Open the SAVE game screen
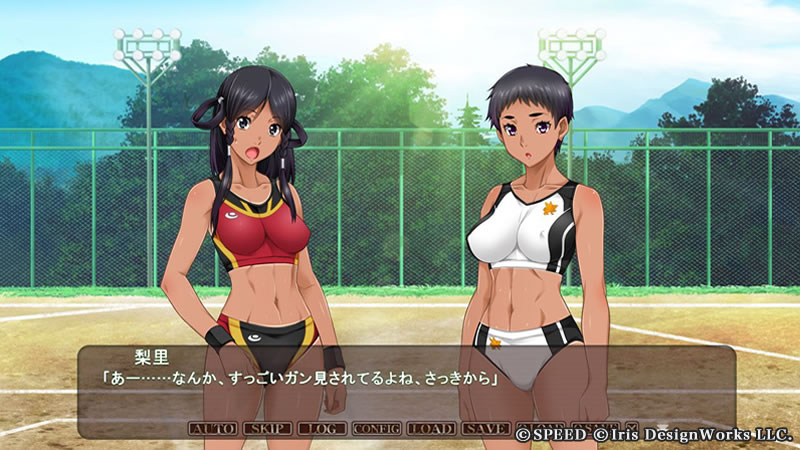Viewport: 800px width, 450px height. click(x=486, y=429)
